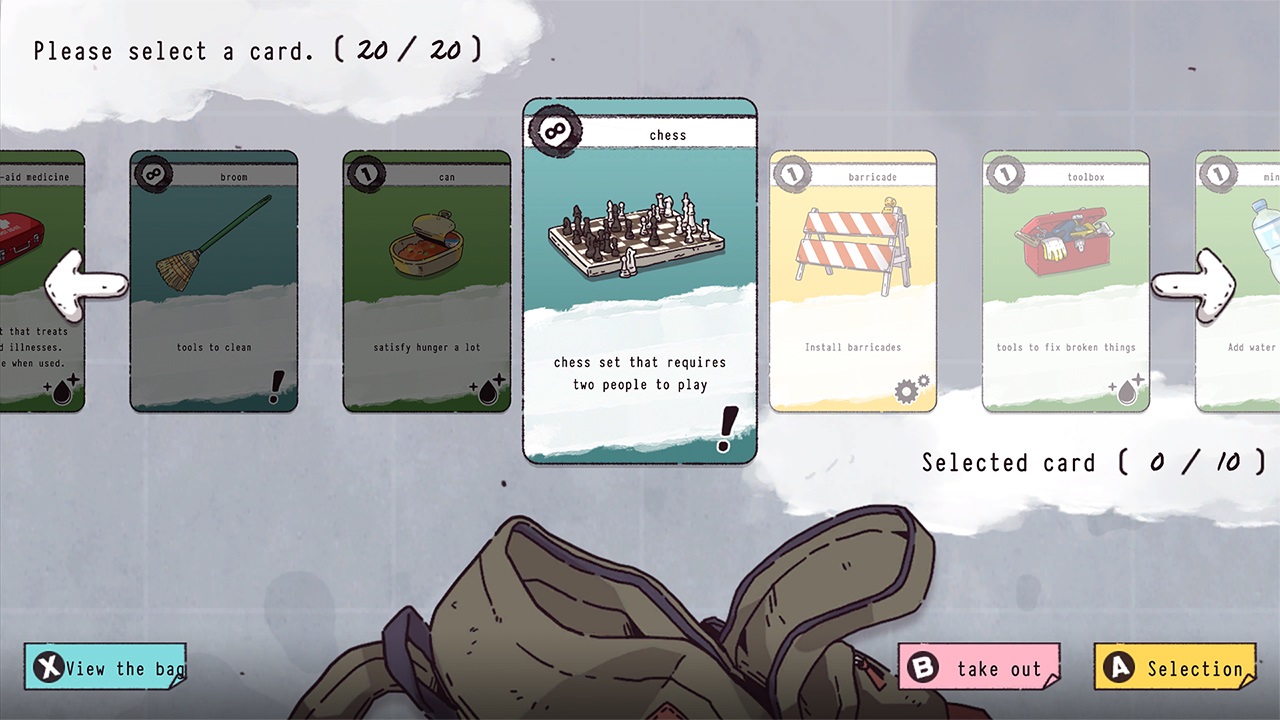Viewport: 1280px width, 720px height.
Task: Click the droplet icon on the first-aid medicine card
Action: (x=62, y=392)
